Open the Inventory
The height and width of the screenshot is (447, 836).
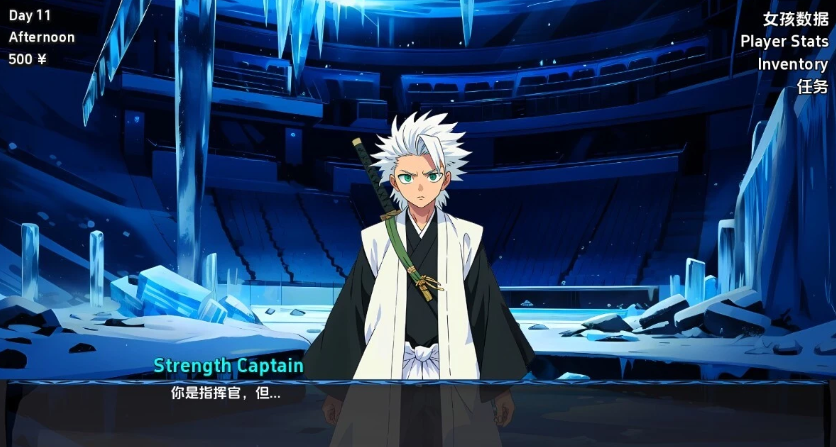pyautogui.click(x=792, y=64)
